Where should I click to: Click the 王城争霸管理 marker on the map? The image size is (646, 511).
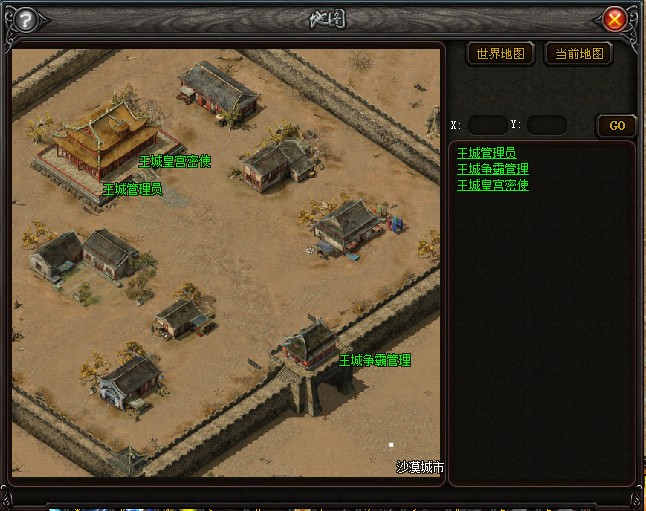pyautogui.click(x=375, y=360)
